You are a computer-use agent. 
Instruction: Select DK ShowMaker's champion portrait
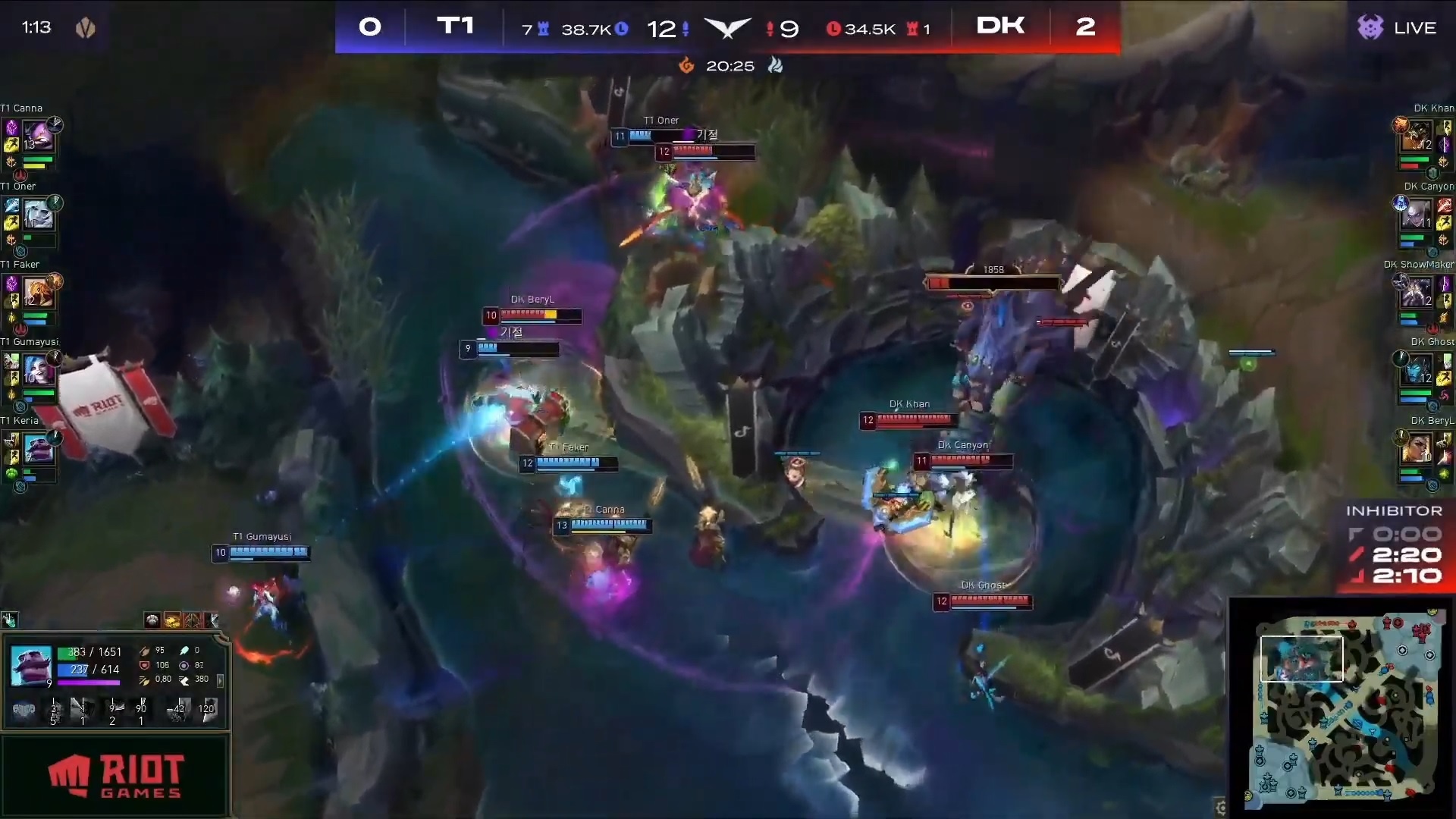coord(1417,293)
